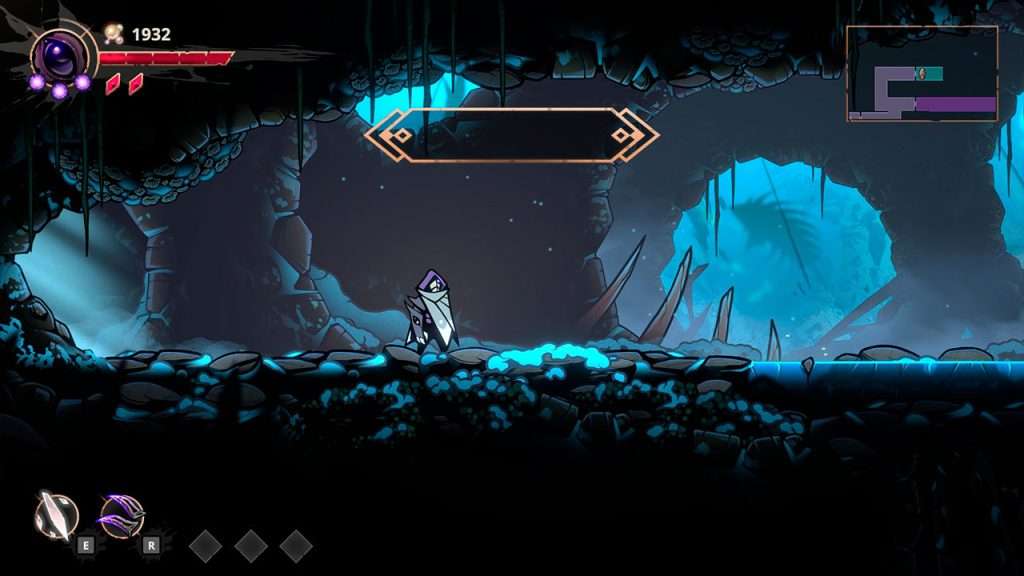1024x576 pixels.
Task: Activate the purple claw slash ability
Action: 121,515
